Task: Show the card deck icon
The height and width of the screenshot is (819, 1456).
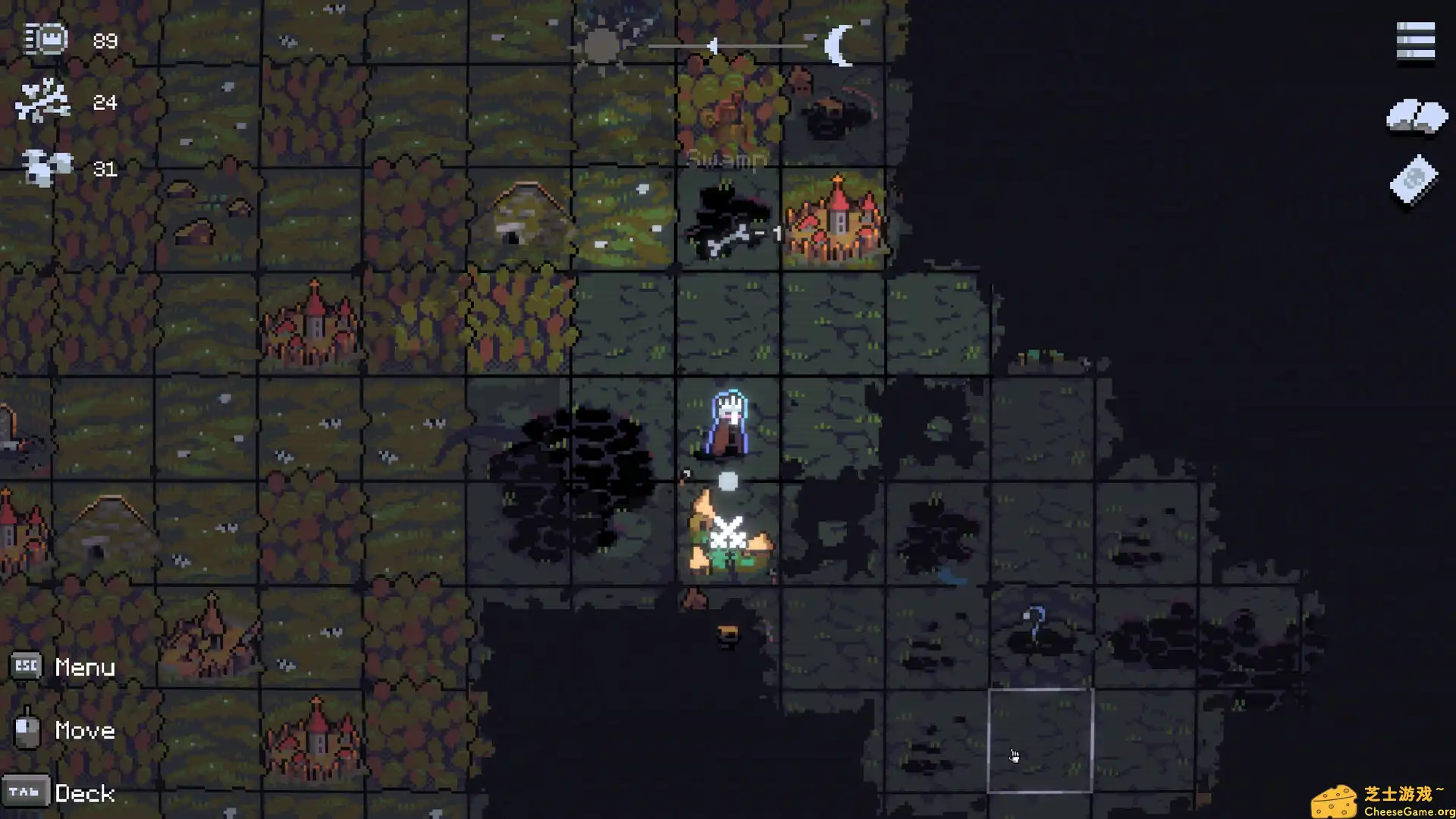Action: point(1414,180)
